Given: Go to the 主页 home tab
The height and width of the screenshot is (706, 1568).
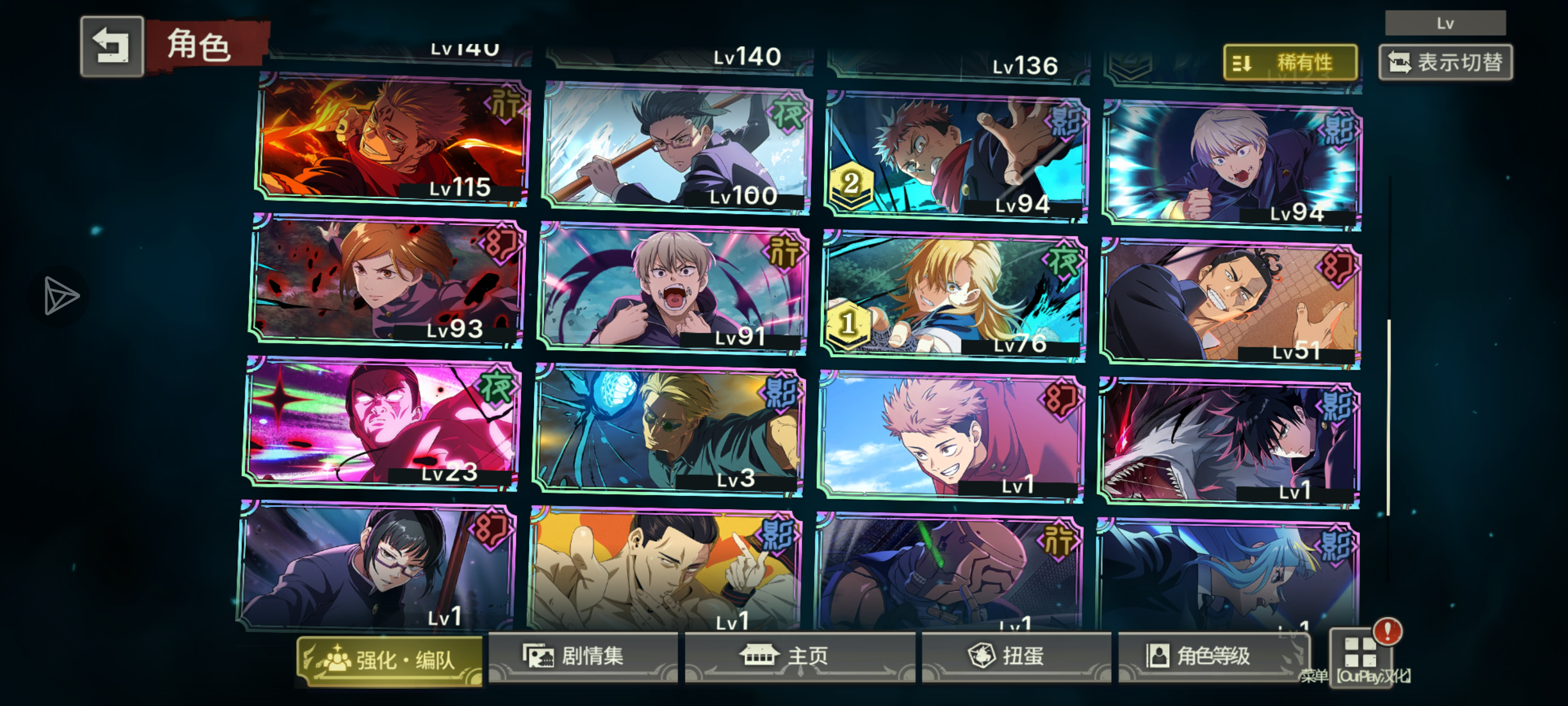Looking at the screenshot, I should 799,657.
